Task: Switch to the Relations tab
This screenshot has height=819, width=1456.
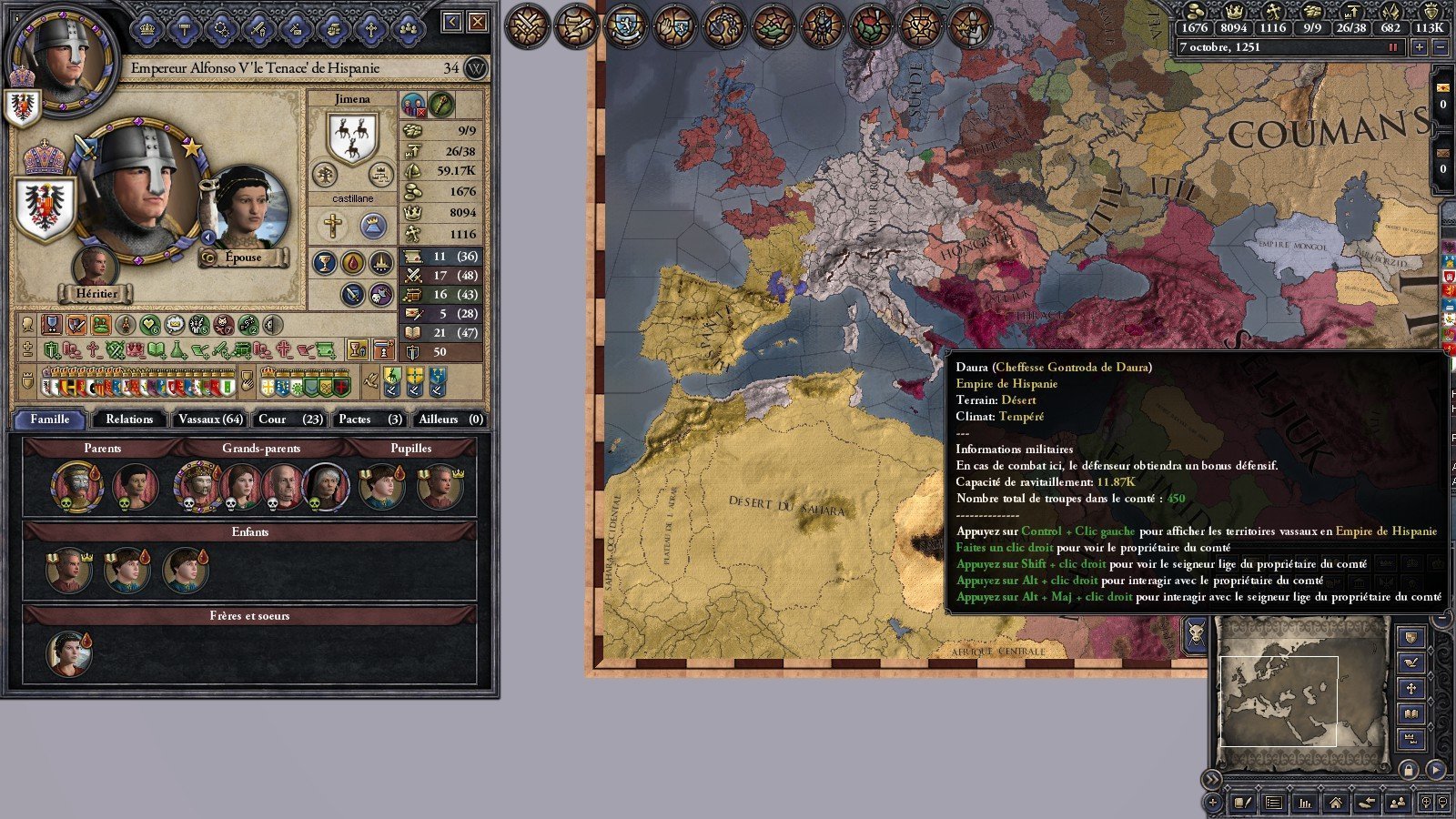Action: tap(129, 420)
